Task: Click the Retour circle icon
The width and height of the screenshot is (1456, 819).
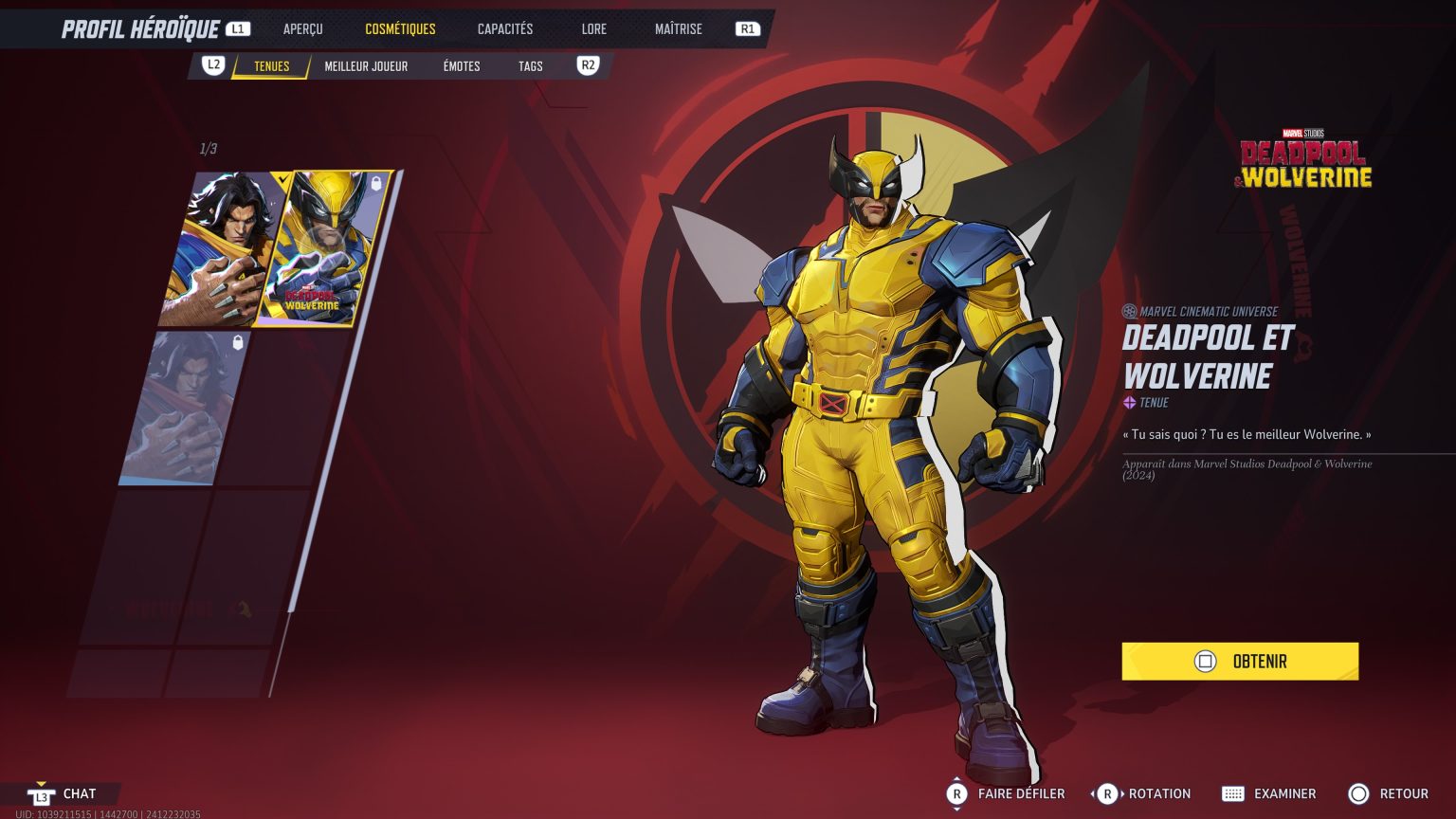Action: pyautogui.click(x=1358, y=793)
